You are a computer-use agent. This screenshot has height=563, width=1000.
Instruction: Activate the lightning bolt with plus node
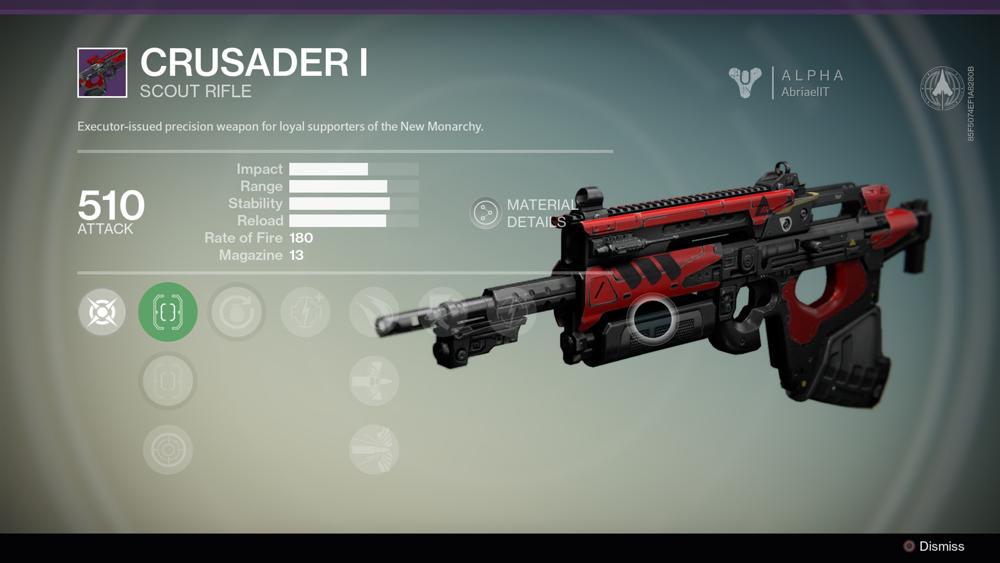click(x=305, y=312)
